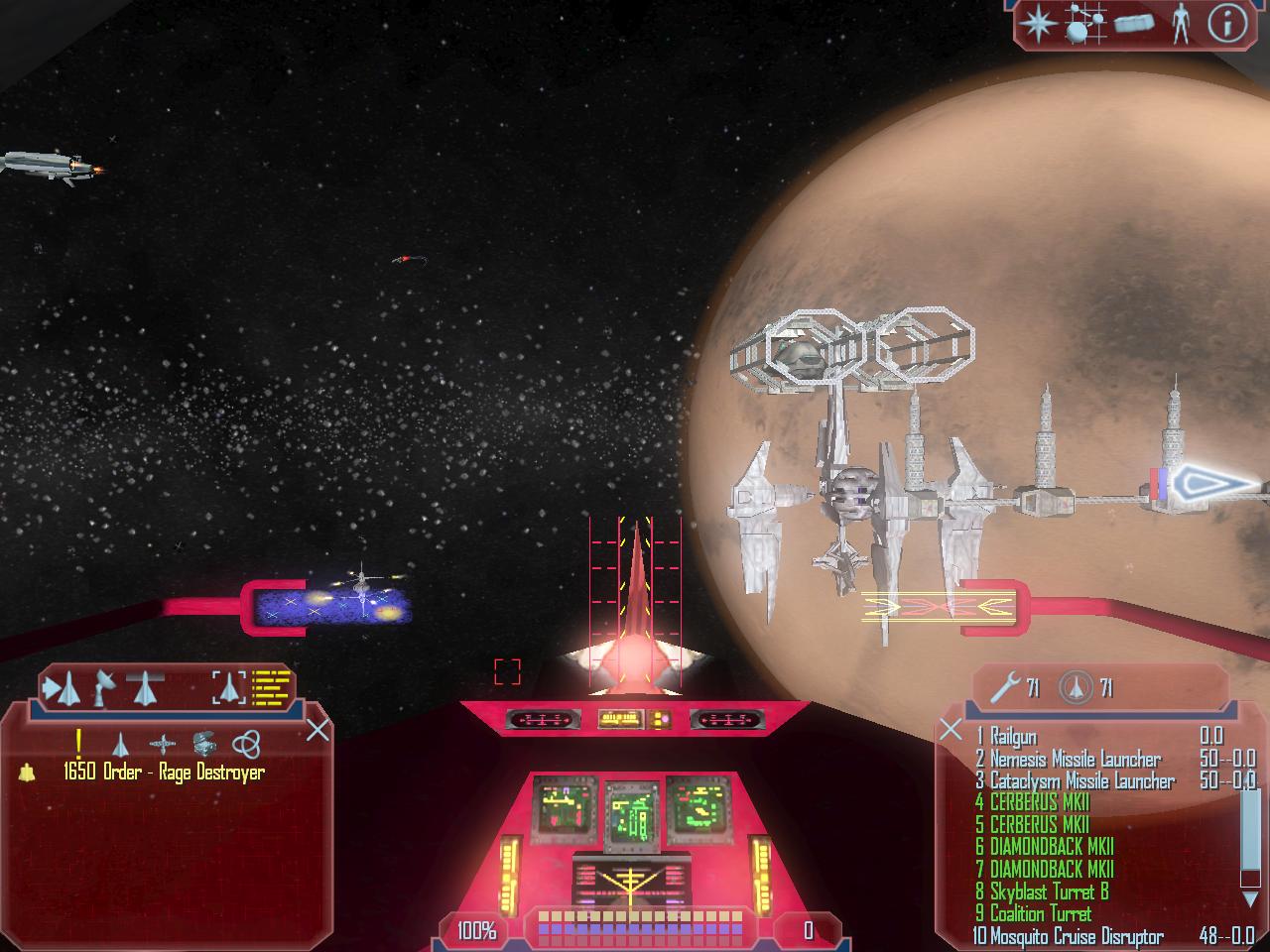1270x952 pixels.
Task: Close the contact list panel
Action: [x=317, y=731]
